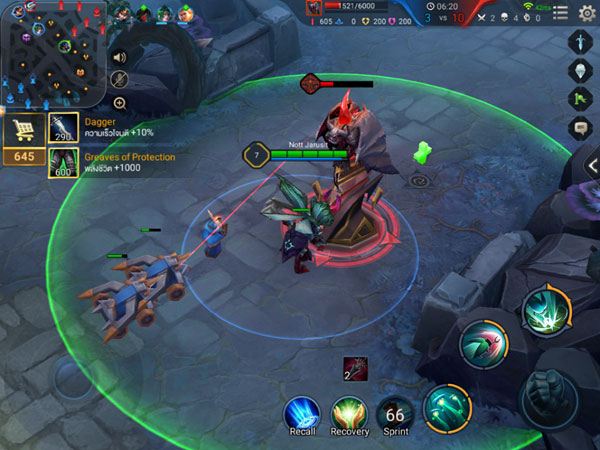Open the quick chat bubble
This screenshot has width=600, height=450.
582,127
